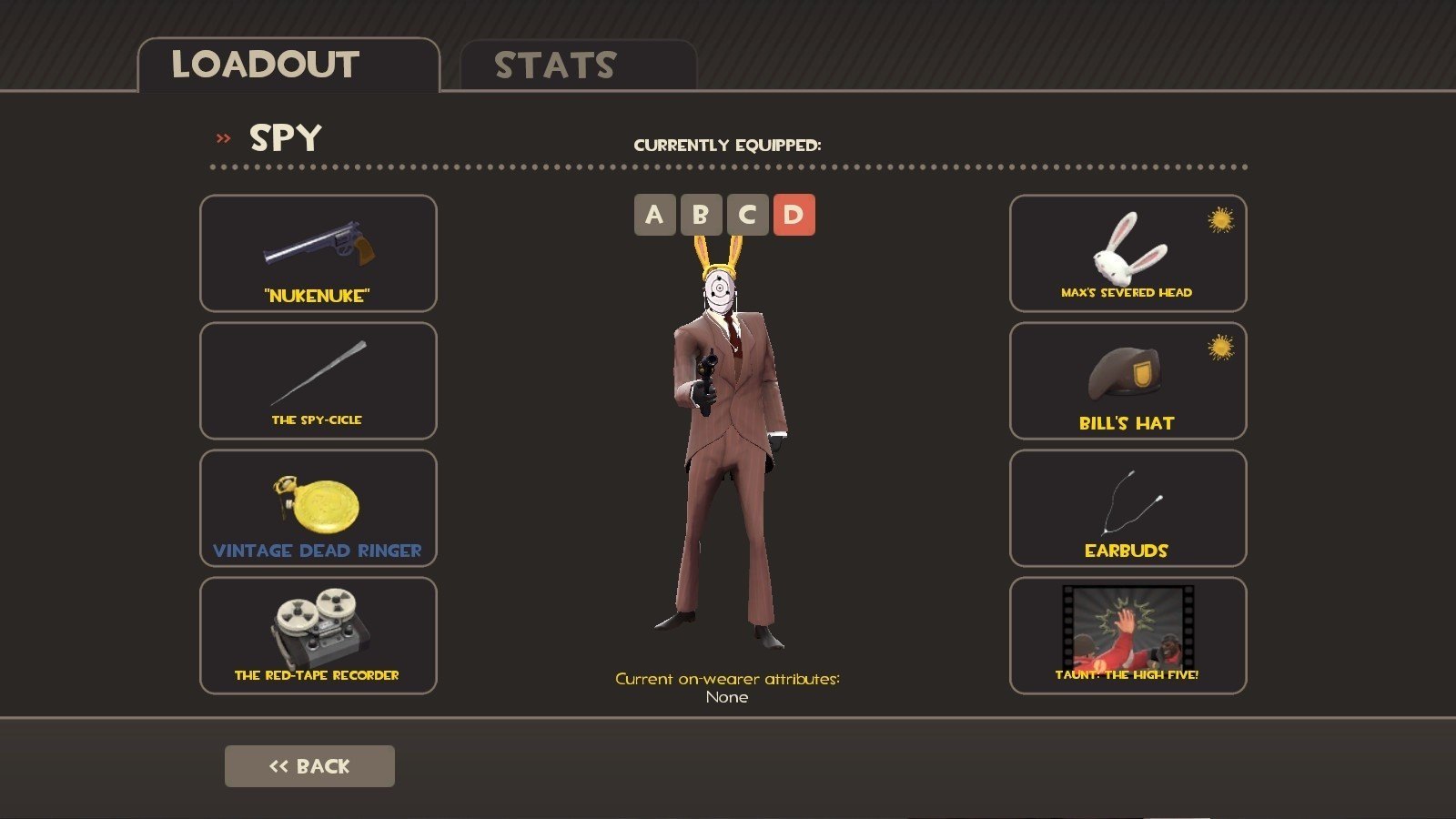Select the High Five taunt slot
The image size is (1456, 819).
[x=1127, y=635]
